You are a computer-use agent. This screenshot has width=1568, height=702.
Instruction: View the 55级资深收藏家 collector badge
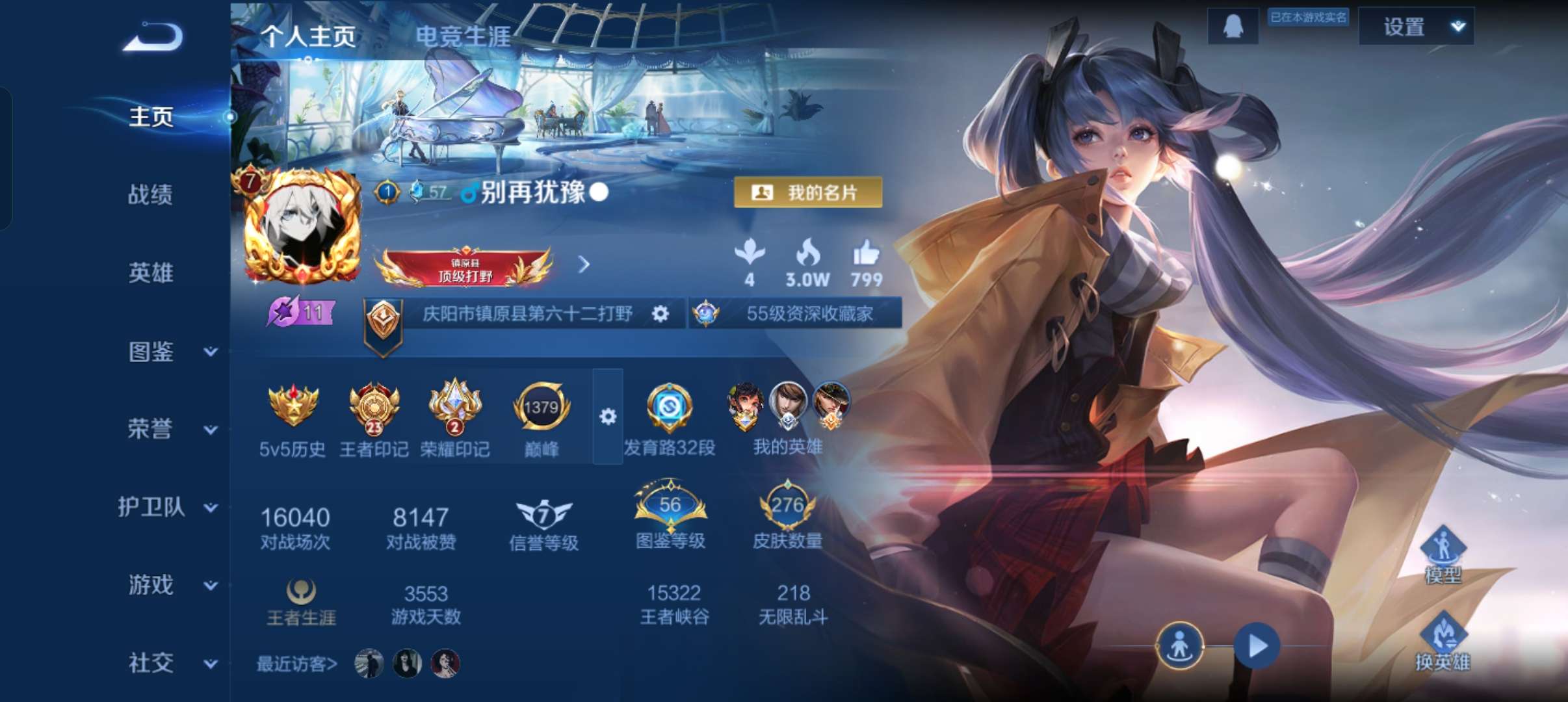pyautogui.click(x=794, y=313)
